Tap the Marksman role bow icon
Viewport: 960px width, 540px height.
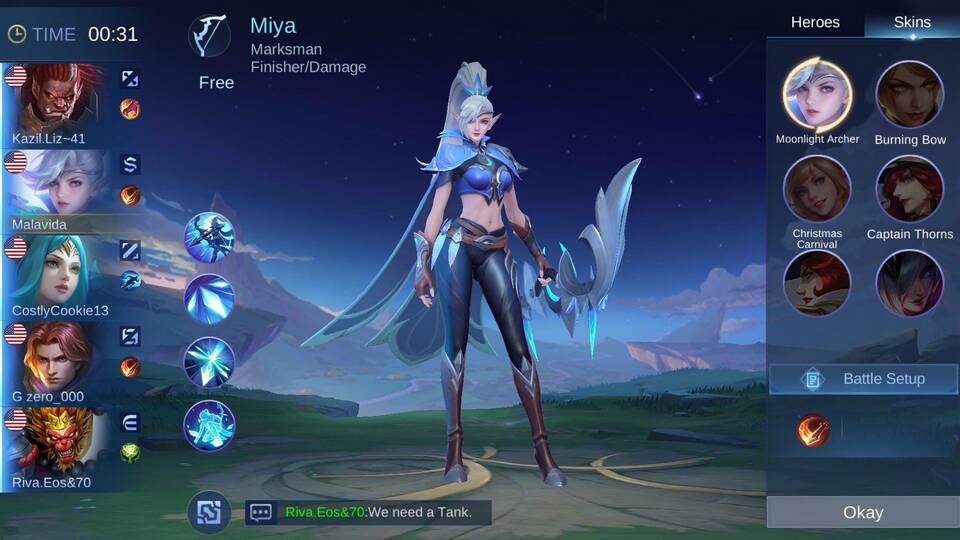pos(209,36)
